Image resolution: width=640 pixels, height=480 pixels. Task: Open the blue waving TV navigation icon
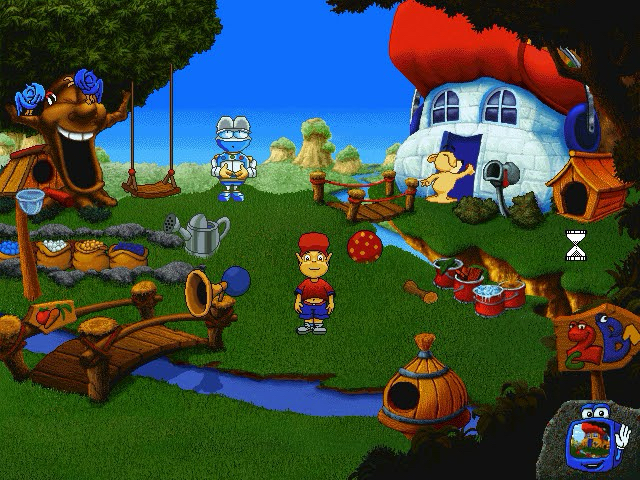[595, 438]
